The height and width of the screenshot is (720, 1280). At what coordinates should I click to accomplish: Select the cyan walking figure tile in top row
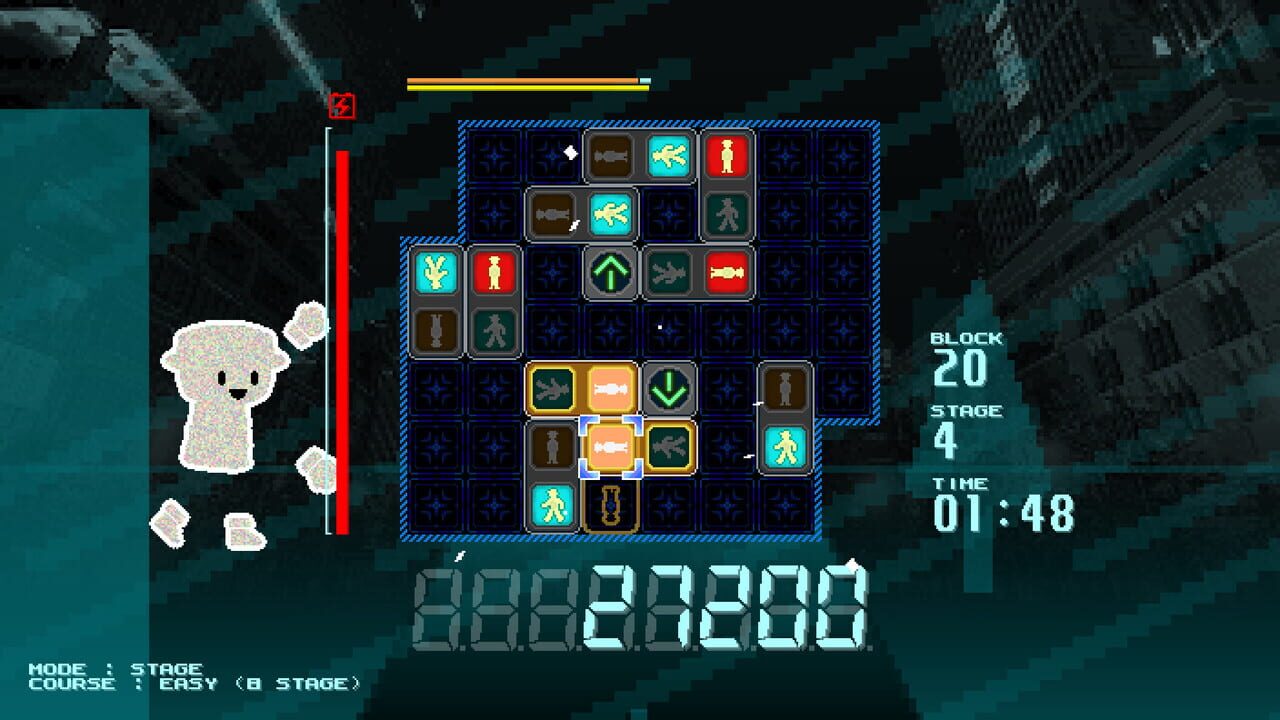(667, 156)
